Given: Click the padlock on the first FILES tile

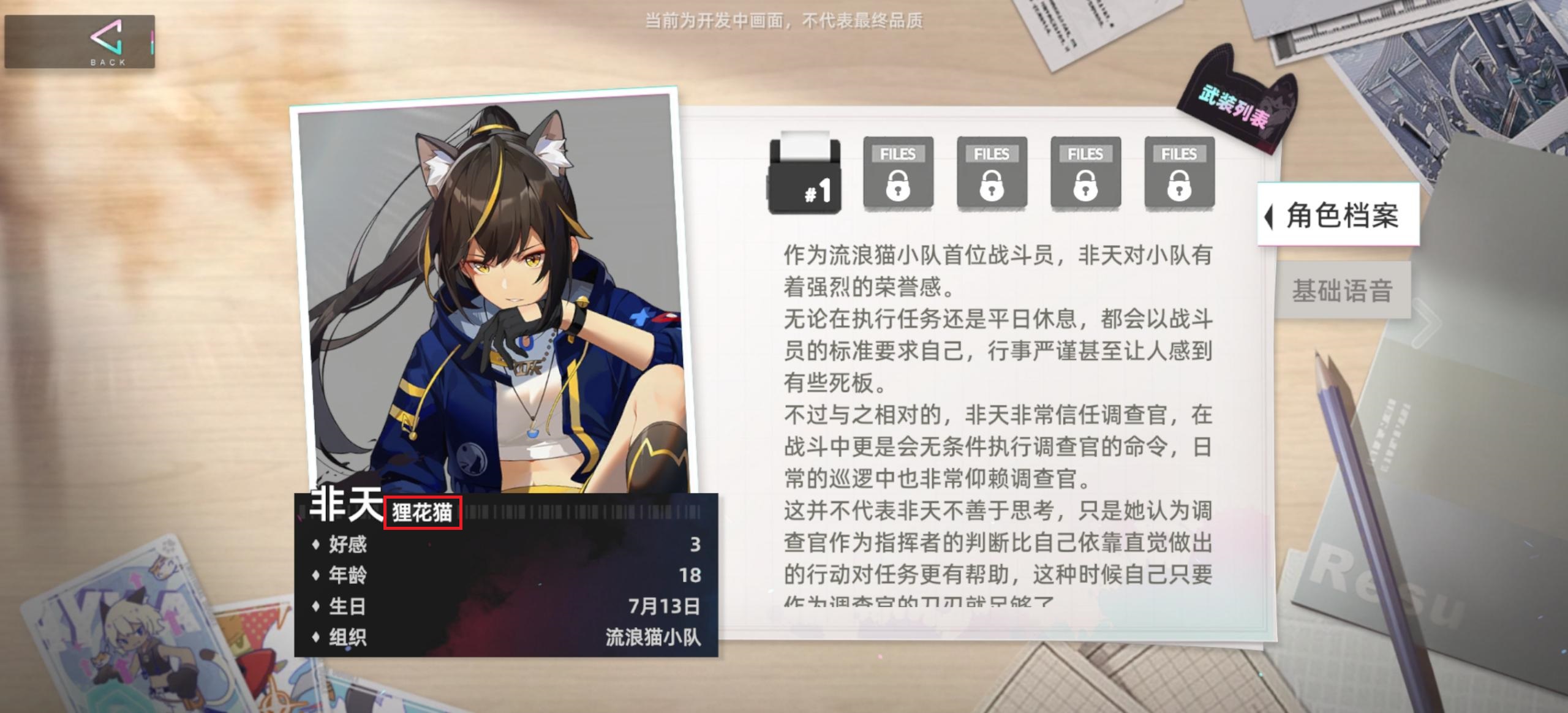Looking at the screenshot, I should 898,187.
